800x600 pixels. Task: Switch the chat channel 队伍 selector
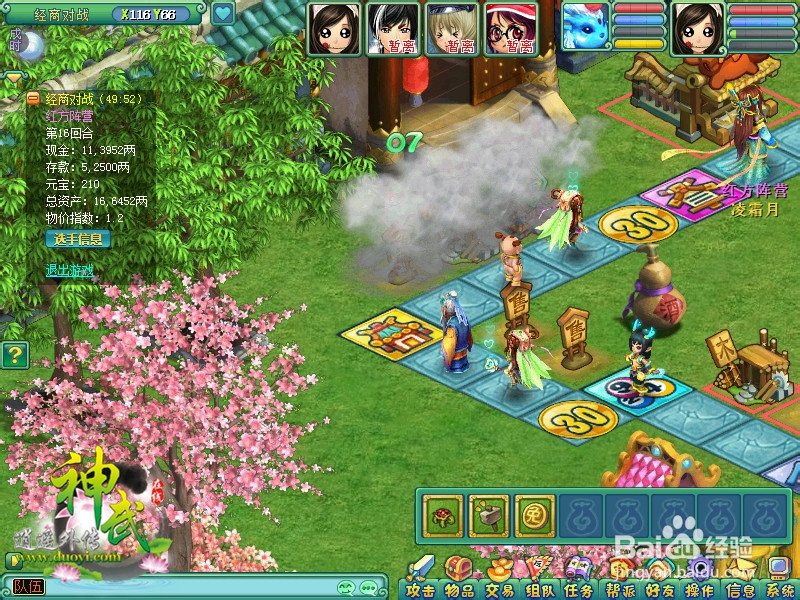[x=28, y=587]
